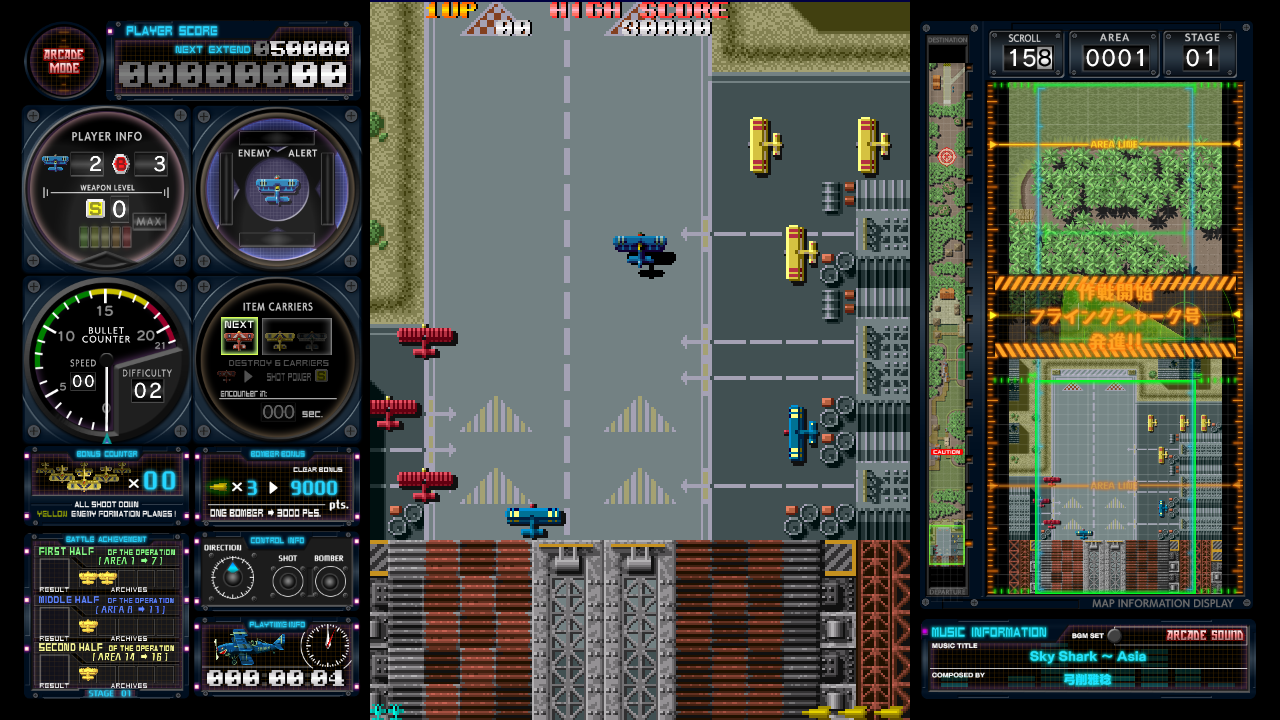Click the Enemy Alert radar display
Screen dimensions: 1280x720
tap(277, 188)
